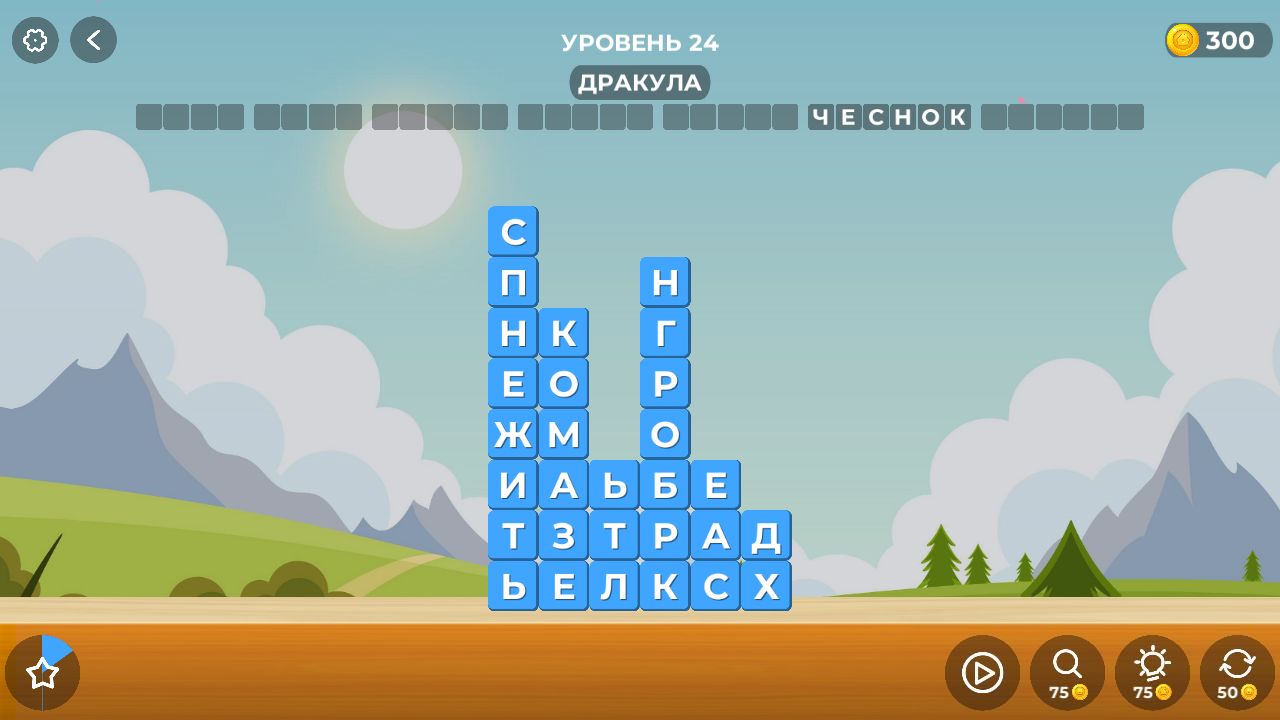
Task: Pick the letter tile Х
Action: click(x=765, y=585)
